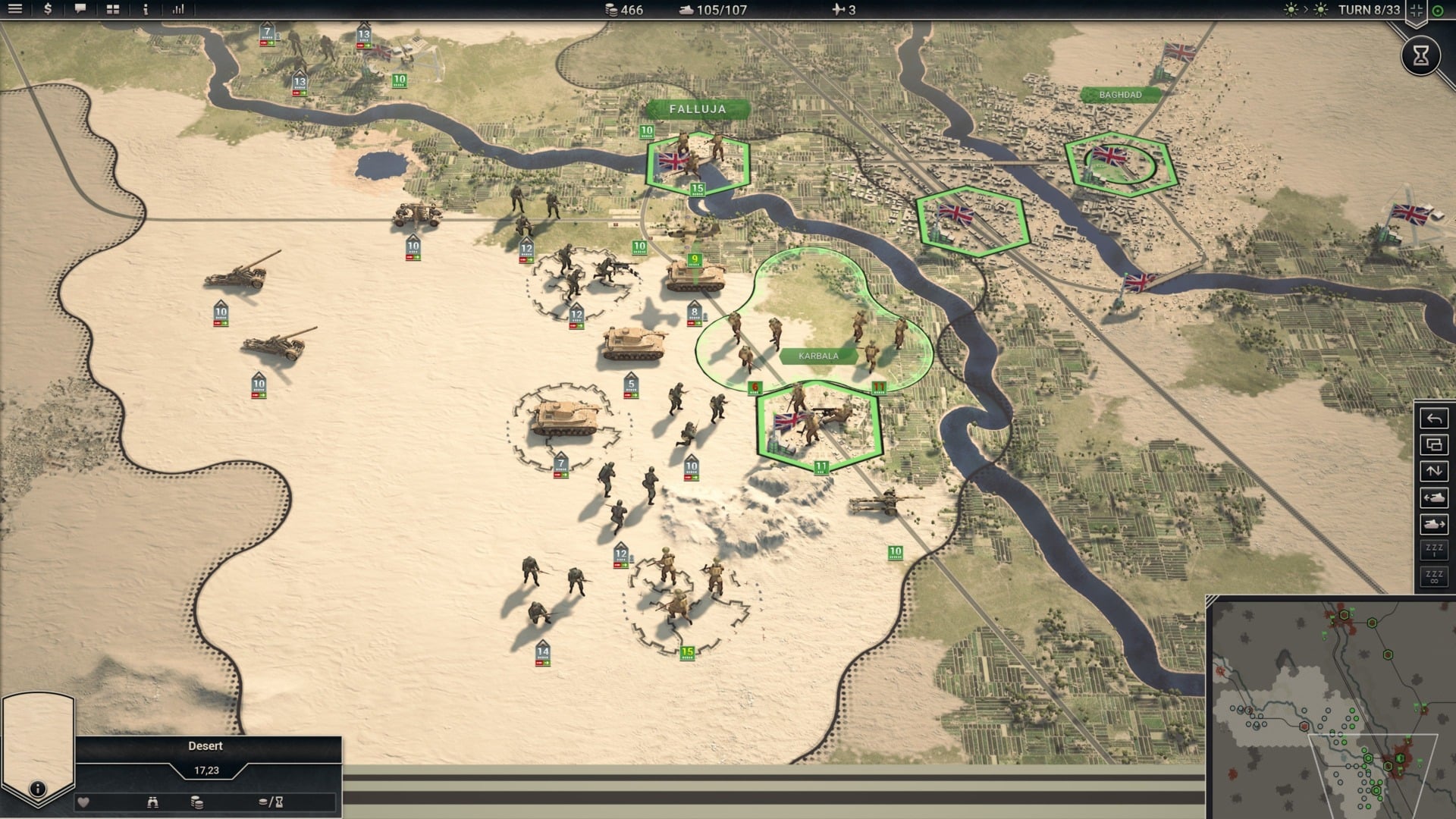Collapse the interface with the shrink-arrows icon
This screenshot has height=819, width=1456.
click(1416, 11)
